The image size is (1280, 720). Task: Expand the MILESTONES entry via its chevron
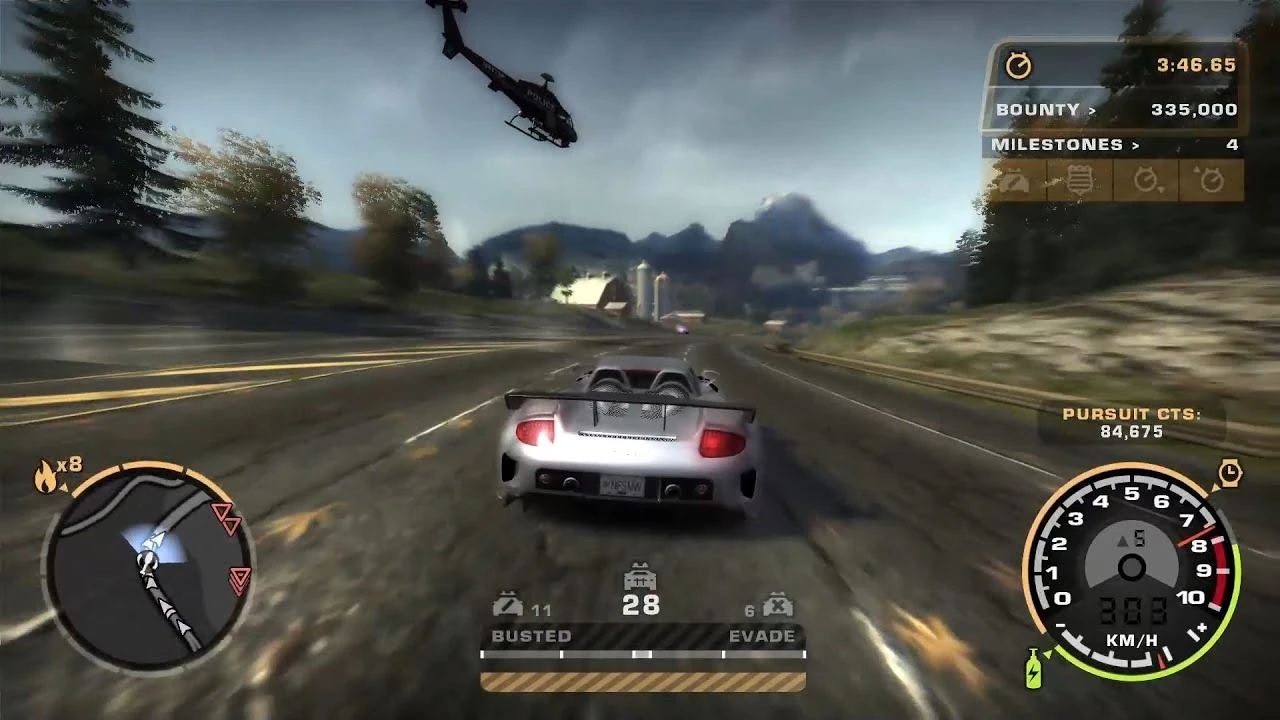(x=1134, y=145)
